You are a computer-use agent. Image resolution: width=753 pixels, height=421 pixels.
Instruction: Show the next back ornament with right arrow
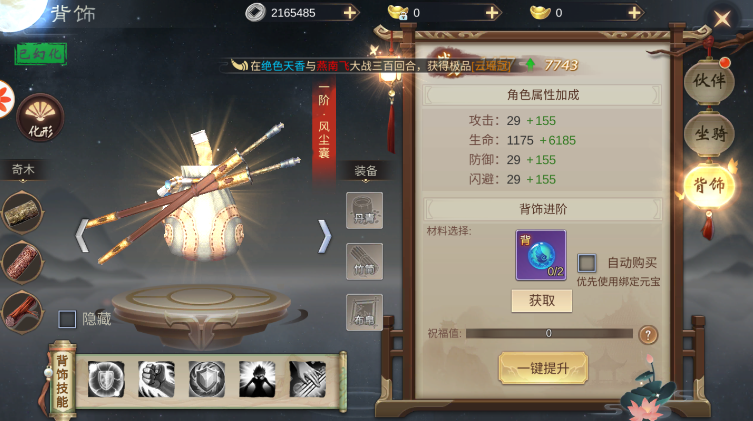(x=324, y=236)
